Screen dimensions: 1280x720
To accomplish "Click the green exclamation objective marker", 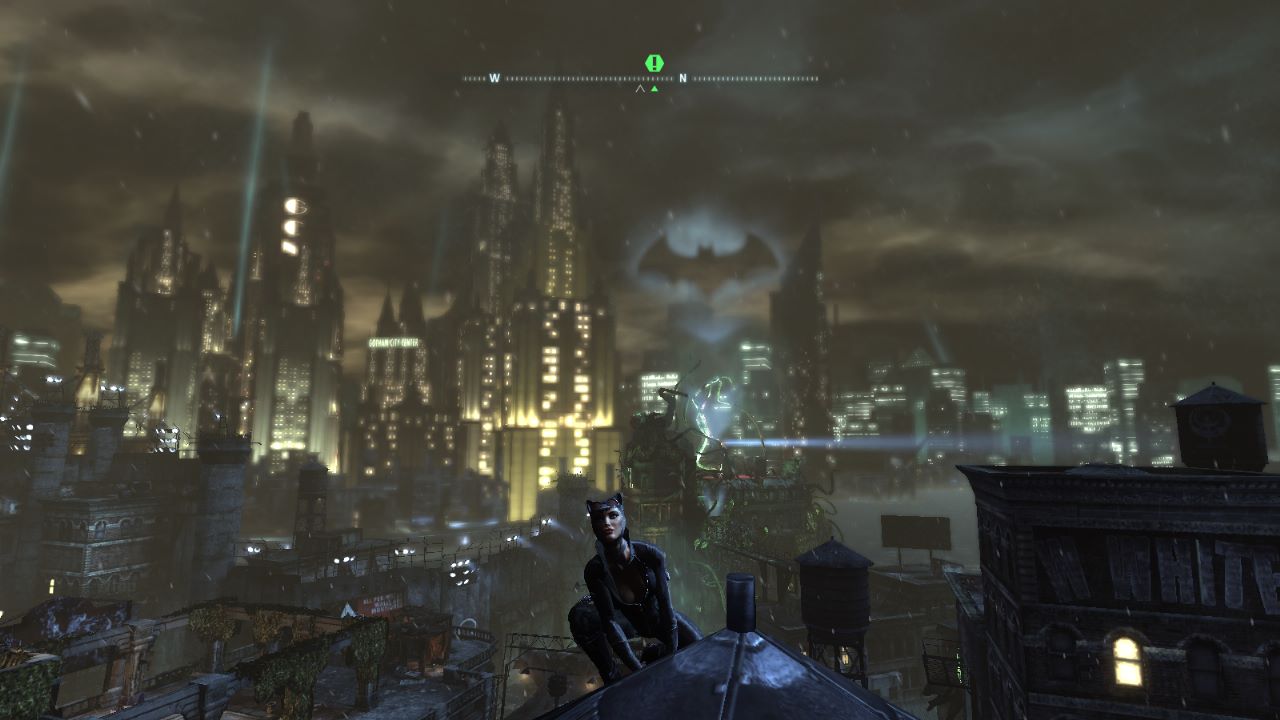I will 654,63.
